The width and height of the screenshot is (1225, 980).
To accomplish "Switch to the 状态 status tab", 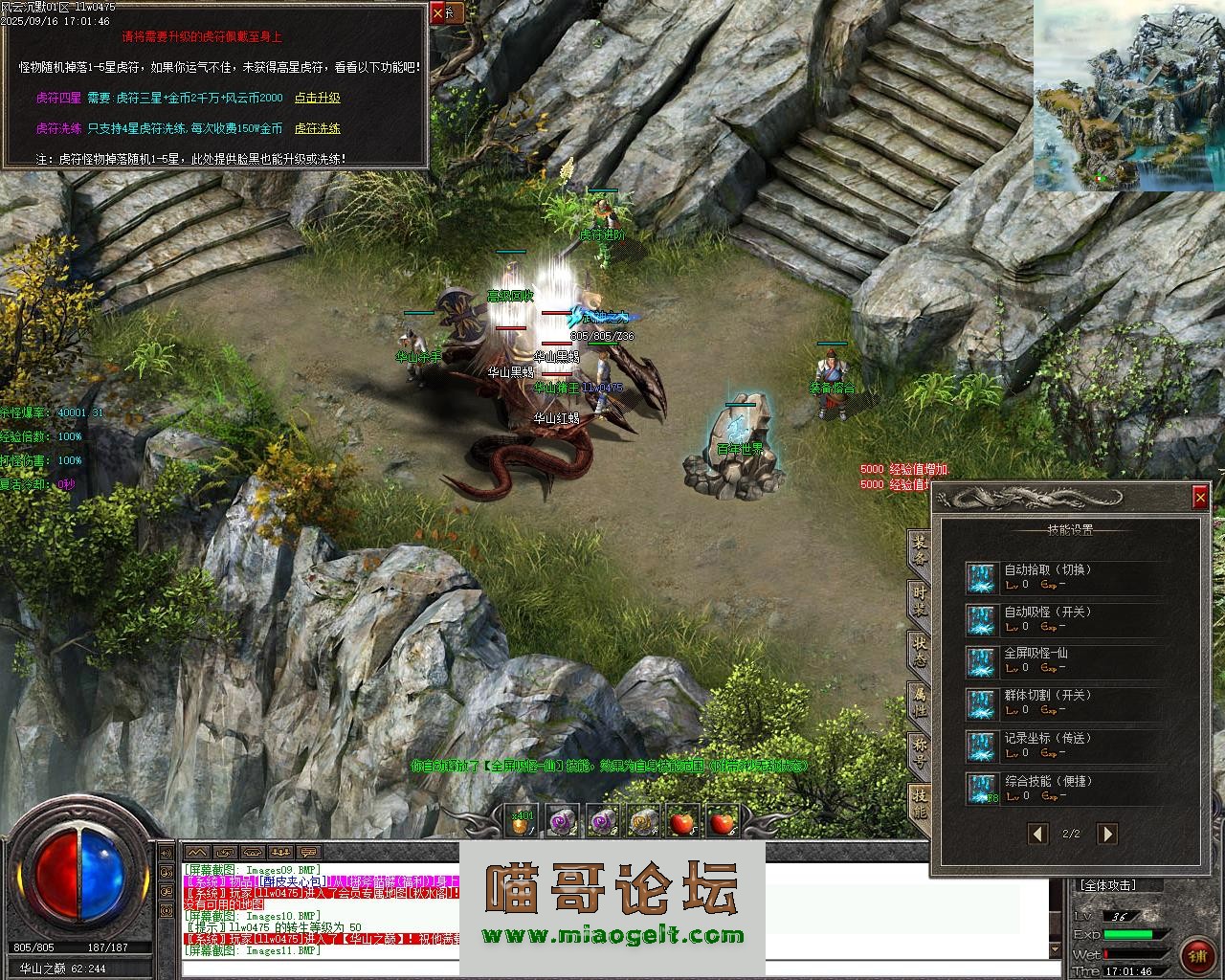I will tap(919, 651).
